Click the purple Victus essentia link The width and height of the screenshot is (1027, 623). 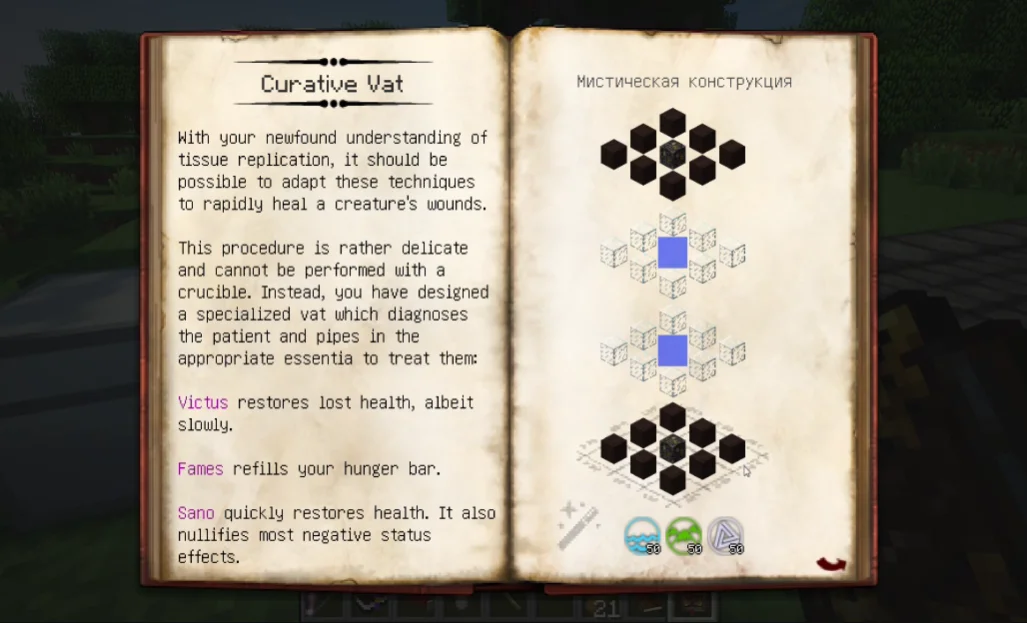coord(203,403)
